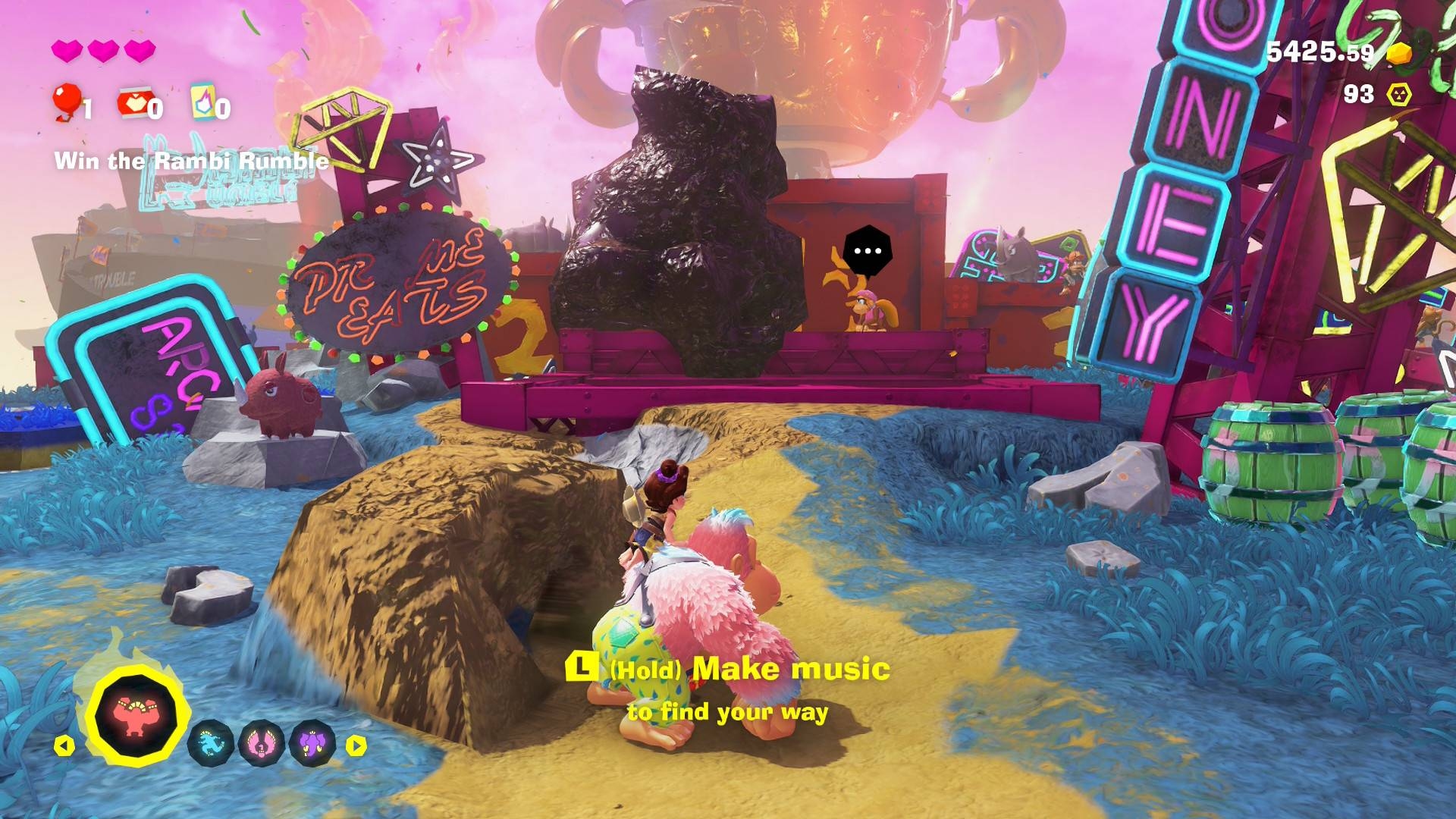Choose the blue Zebra Bananza icon
Image resolution: width=1456 pixels, height=819 pixels.
coord(210,744)
